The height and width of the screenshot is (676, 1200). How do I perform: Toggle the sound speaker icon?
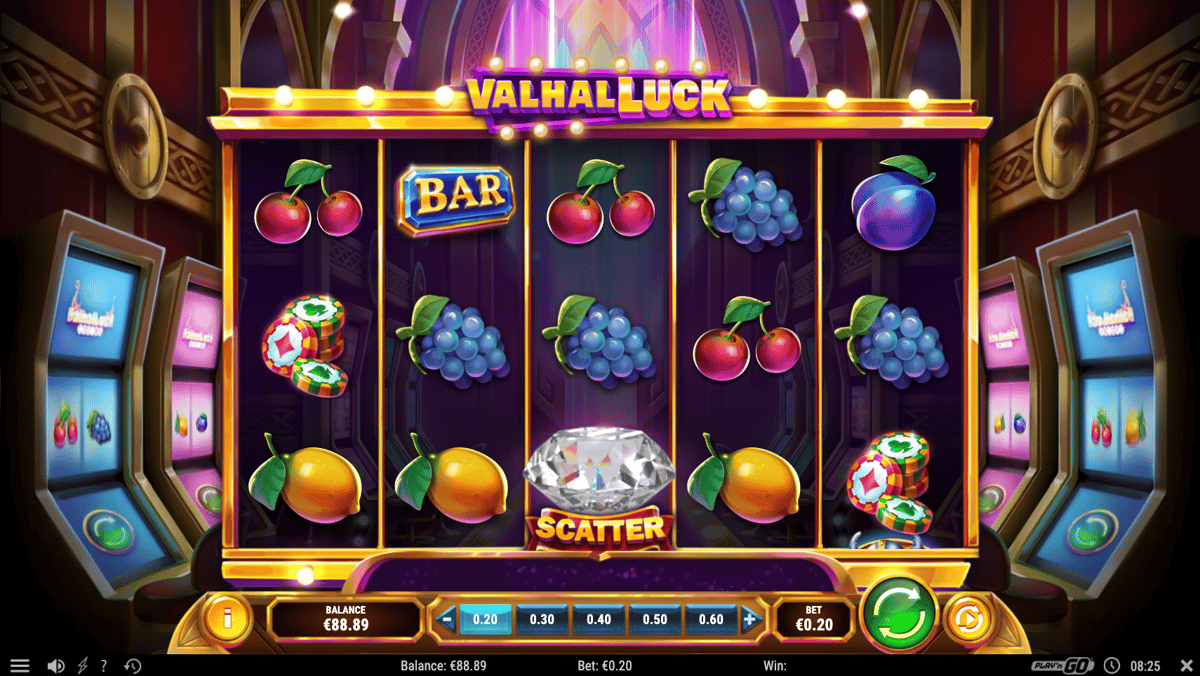point(56,666)
